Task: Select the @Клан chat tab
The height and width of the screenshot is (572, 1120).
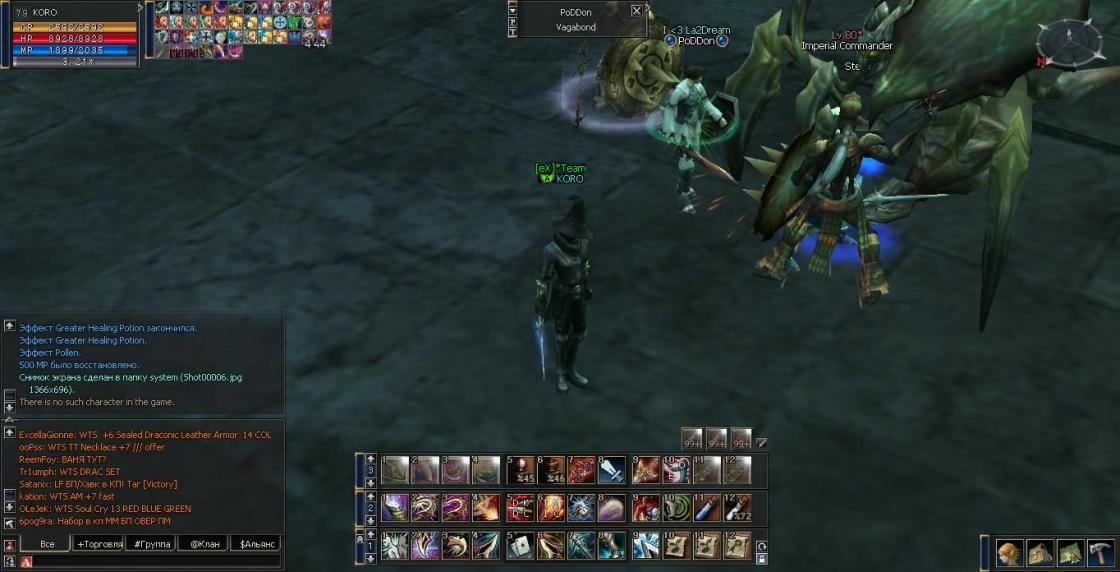Action: [x=203, y=544]
